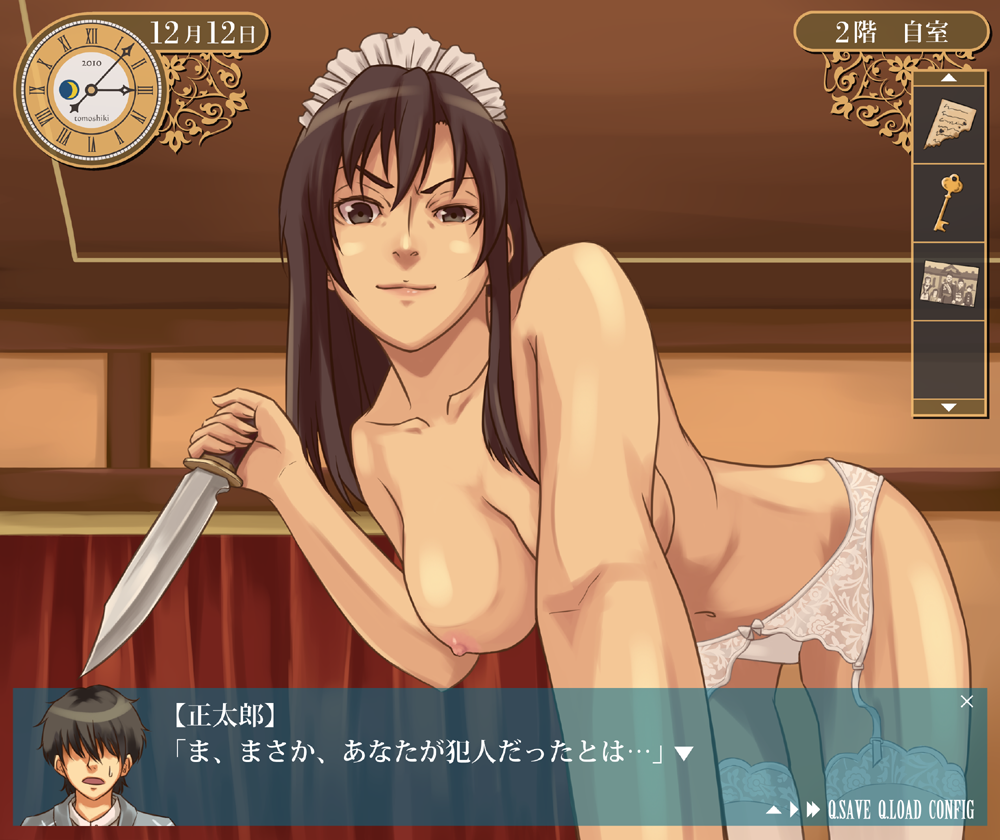Select the golden key inventory item
The height and width of the screenshot is (840, 1000).
(x=948, y=202)
